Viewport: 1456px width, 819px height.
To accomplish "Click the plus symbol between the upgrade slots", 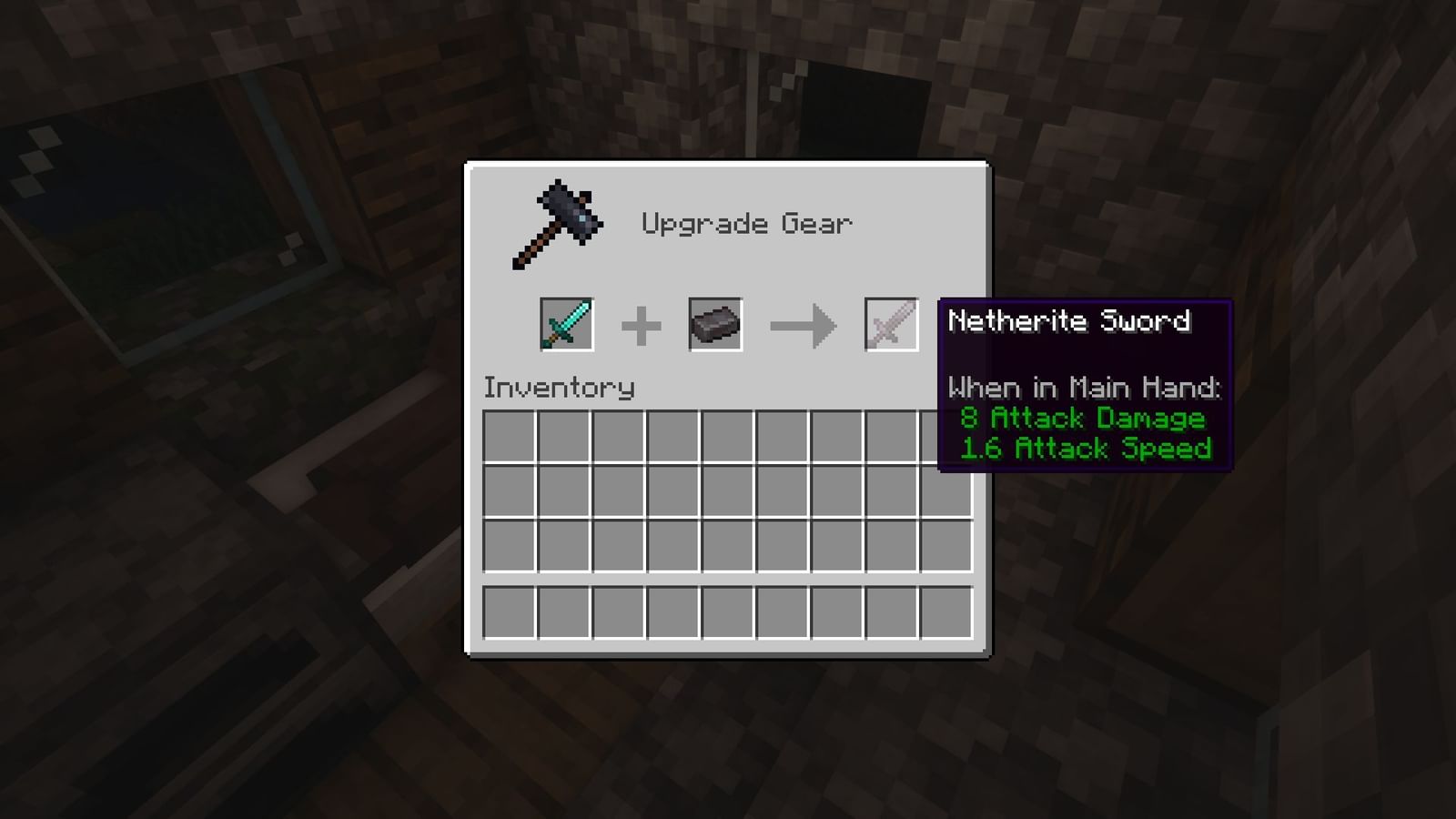I will [x=642, y=325].
